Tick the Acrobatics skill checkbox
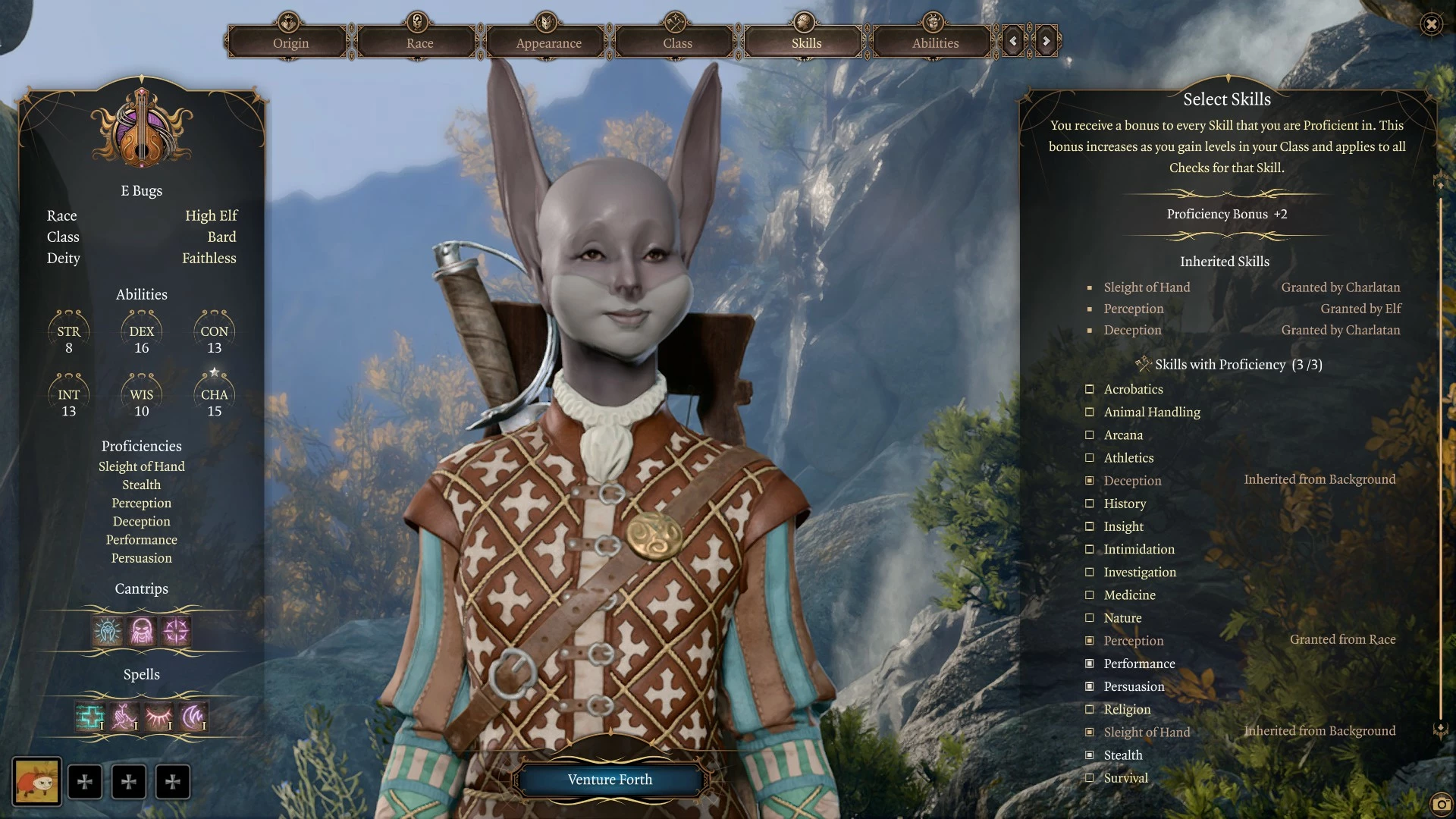This screenshot has height=819, width=1456. coord(1090,389)
